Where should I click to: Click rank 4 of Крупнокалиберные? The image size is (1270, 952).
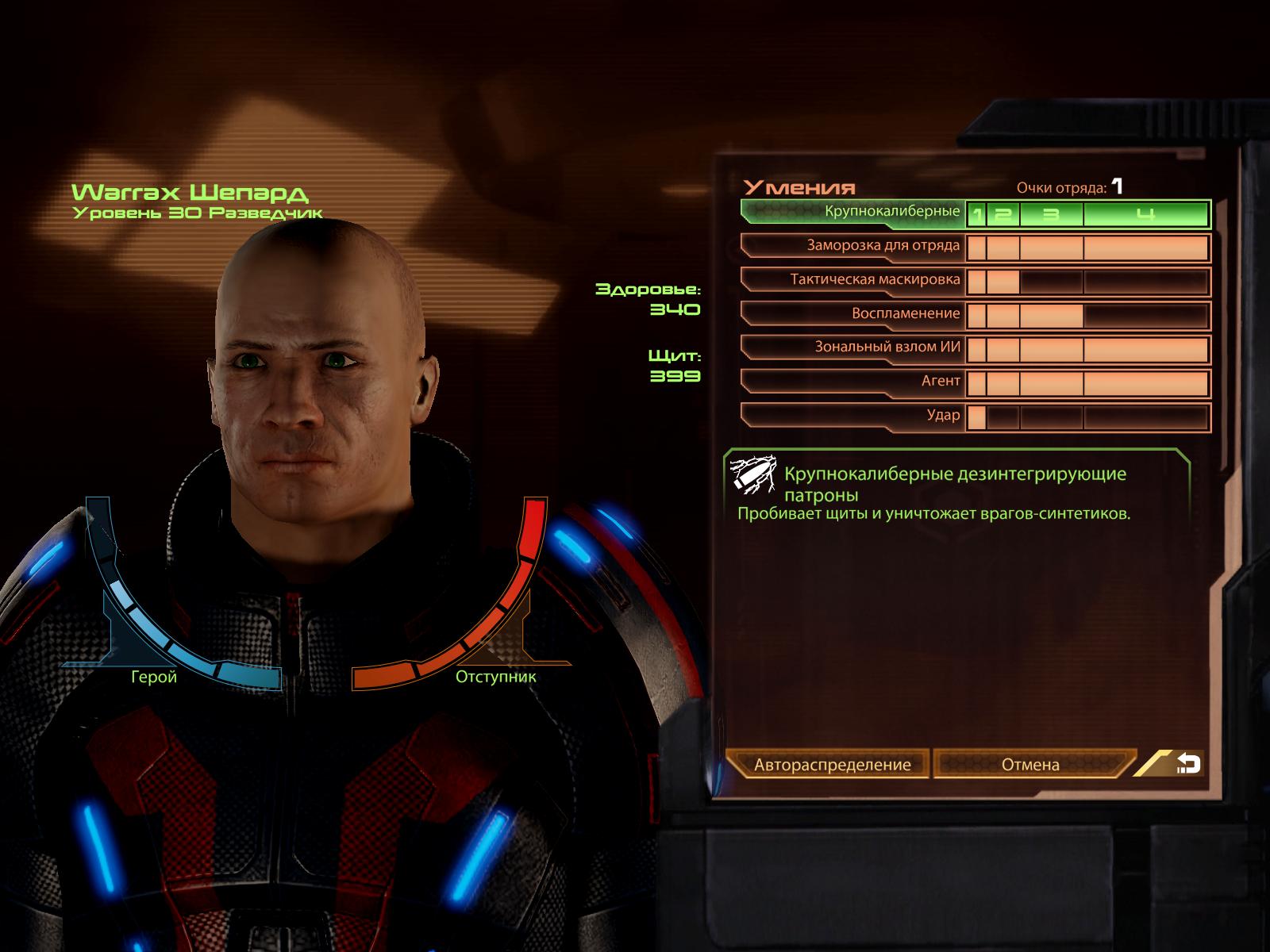(1145, 214)
